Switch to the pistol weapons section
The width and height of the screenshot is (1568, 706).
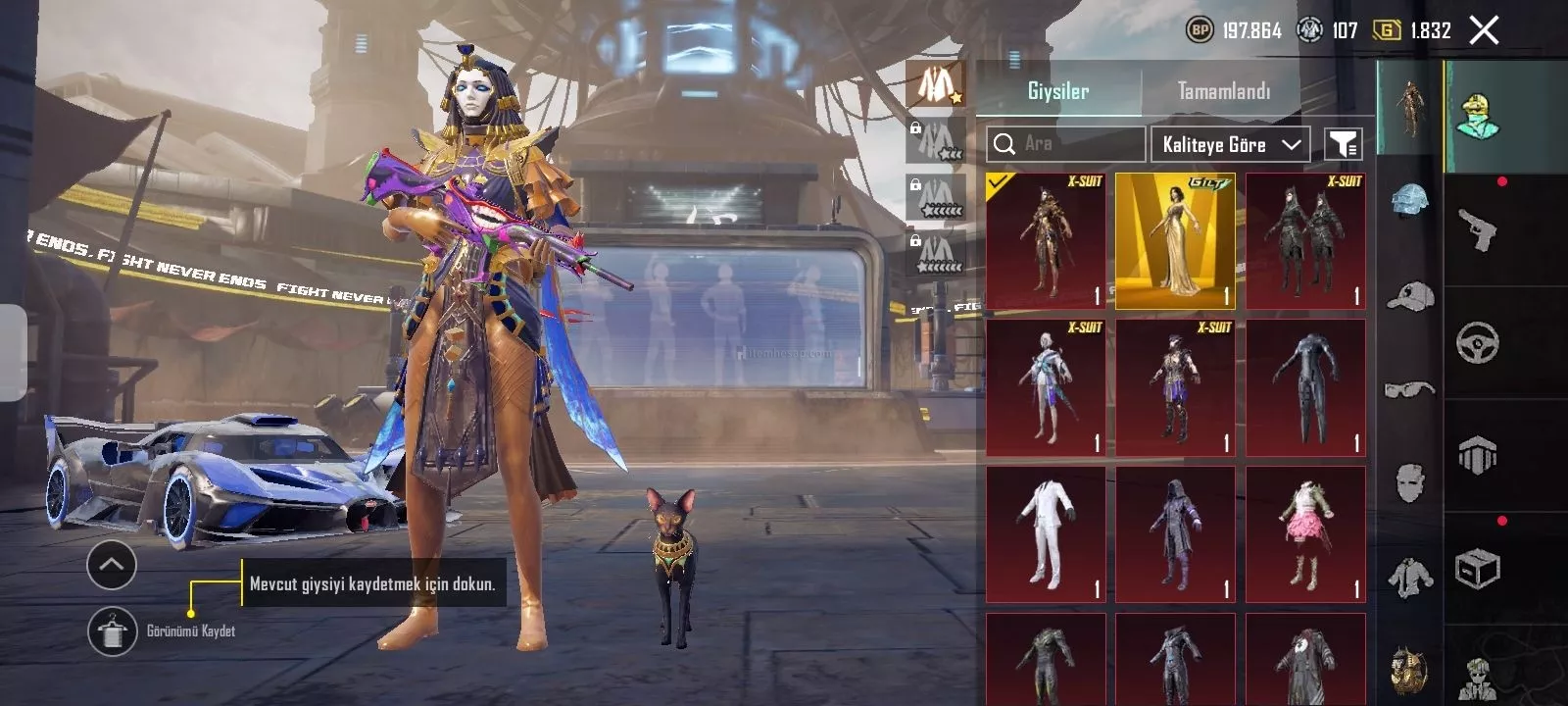1477,230
